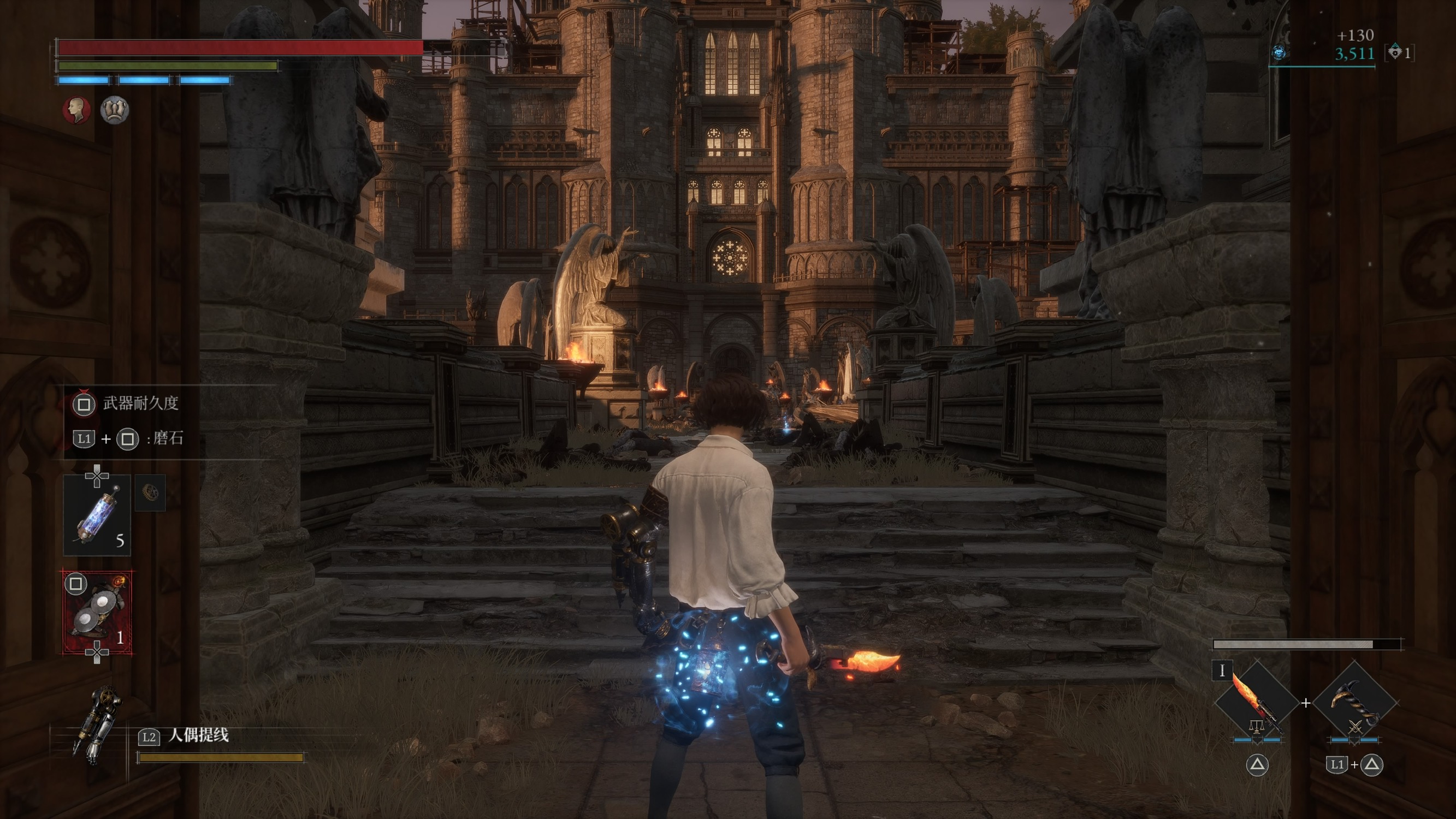The height and width of the screenshot is (819, 1456).
Task: Select the flaming dagger weapon slot
Action: [1257, 704]
